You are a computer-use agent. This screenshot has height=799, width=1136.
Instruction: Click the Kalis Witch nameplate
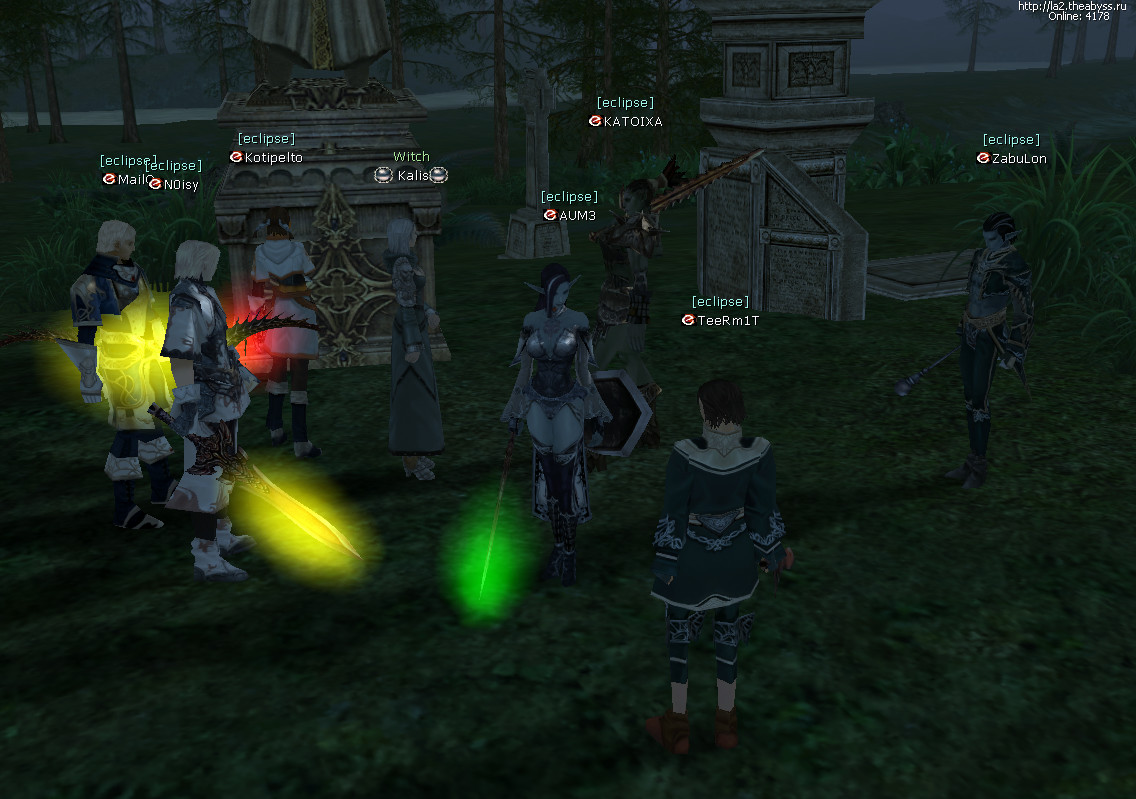pos(412,175)
